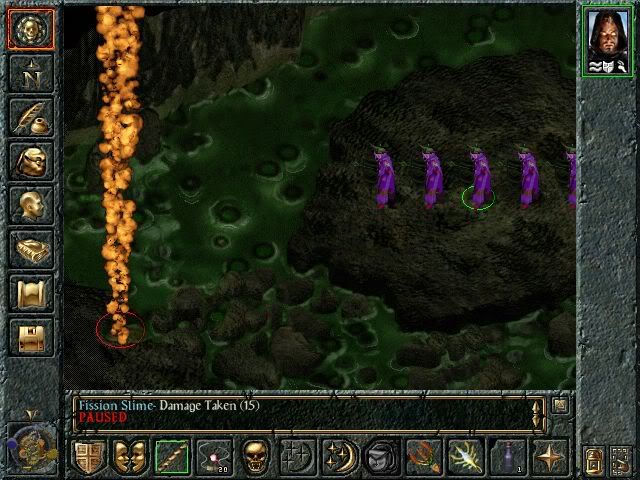Open special abilities star button
This screenshot has height=480, width=640.
(549, 457)
